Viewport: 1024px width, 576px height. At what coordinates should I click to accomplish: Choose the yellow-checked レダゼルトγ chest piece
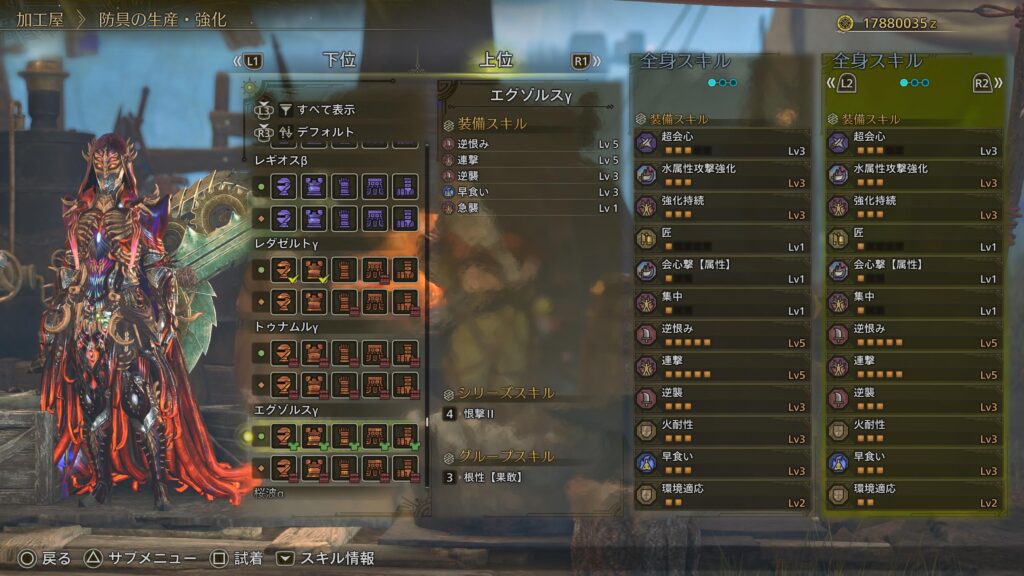pyautogui.click(x=315, y=269)
